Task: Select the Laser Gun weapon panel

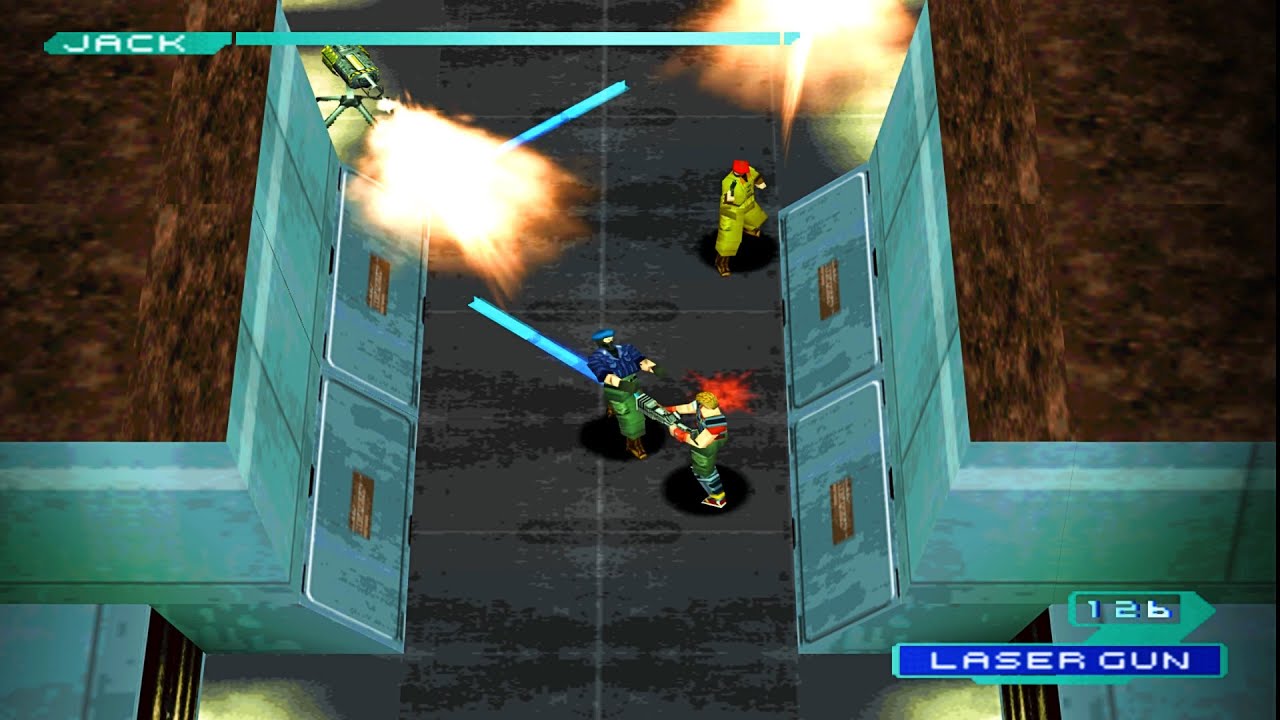Action: pyautogui.click(x=1059, y=660)
